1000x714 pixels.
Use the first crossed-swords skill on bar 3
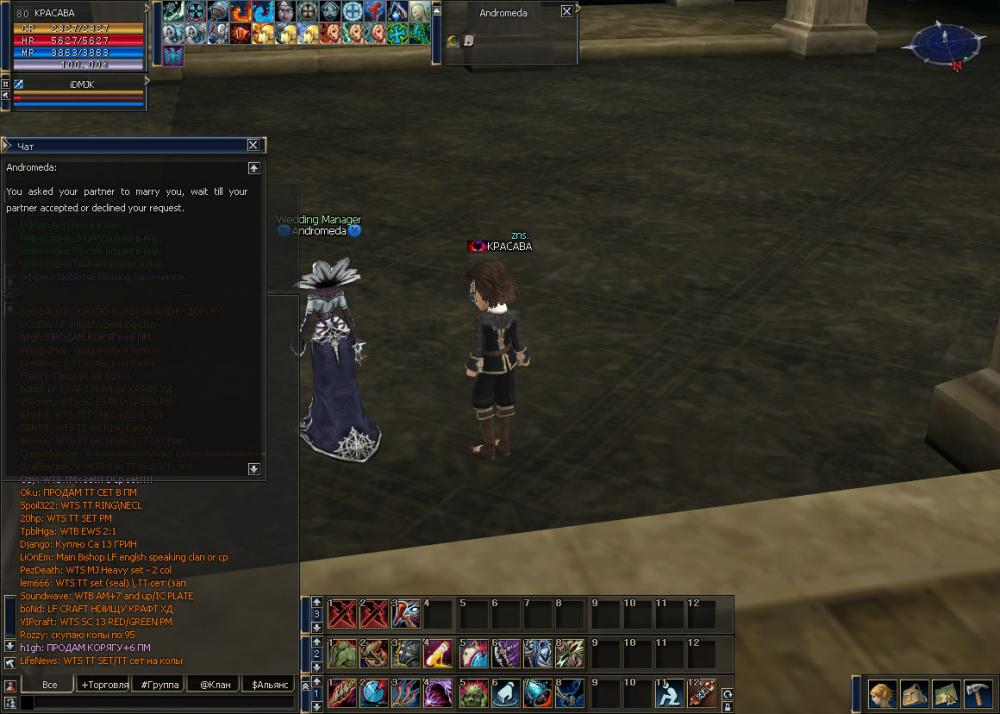(342, 614)
